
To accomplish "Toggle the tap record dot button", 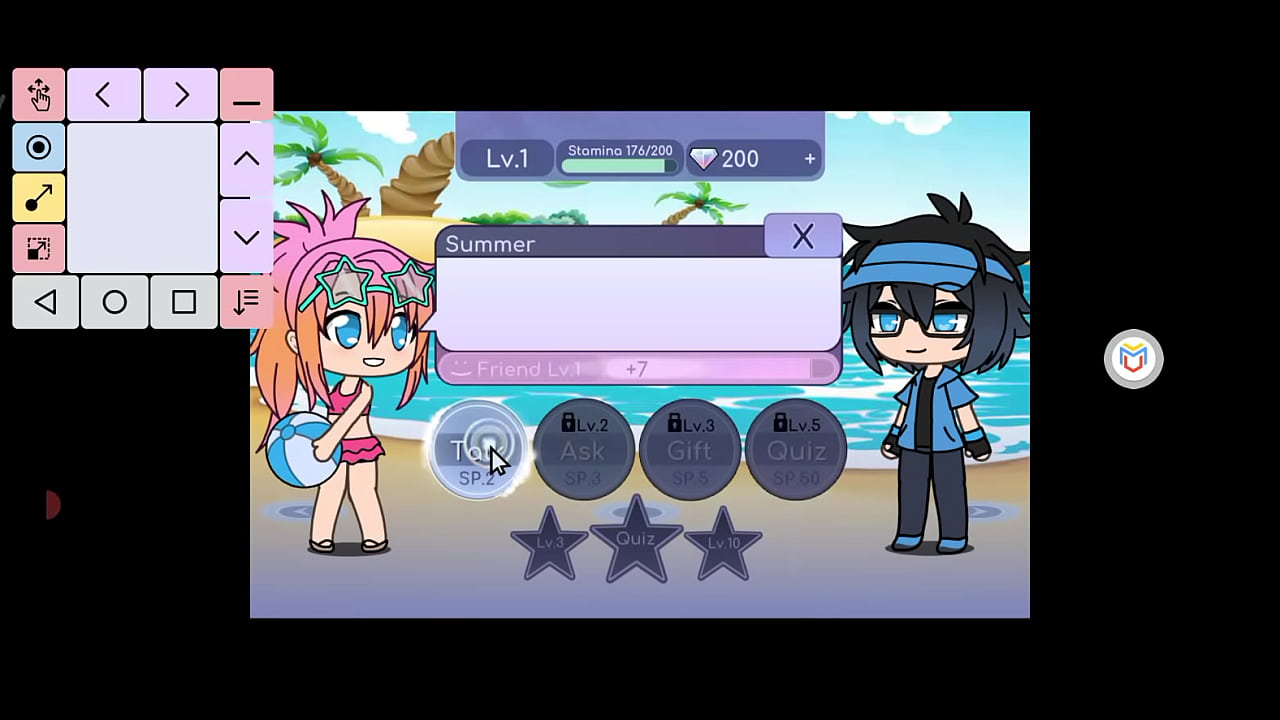I will [x=39, y=148].
